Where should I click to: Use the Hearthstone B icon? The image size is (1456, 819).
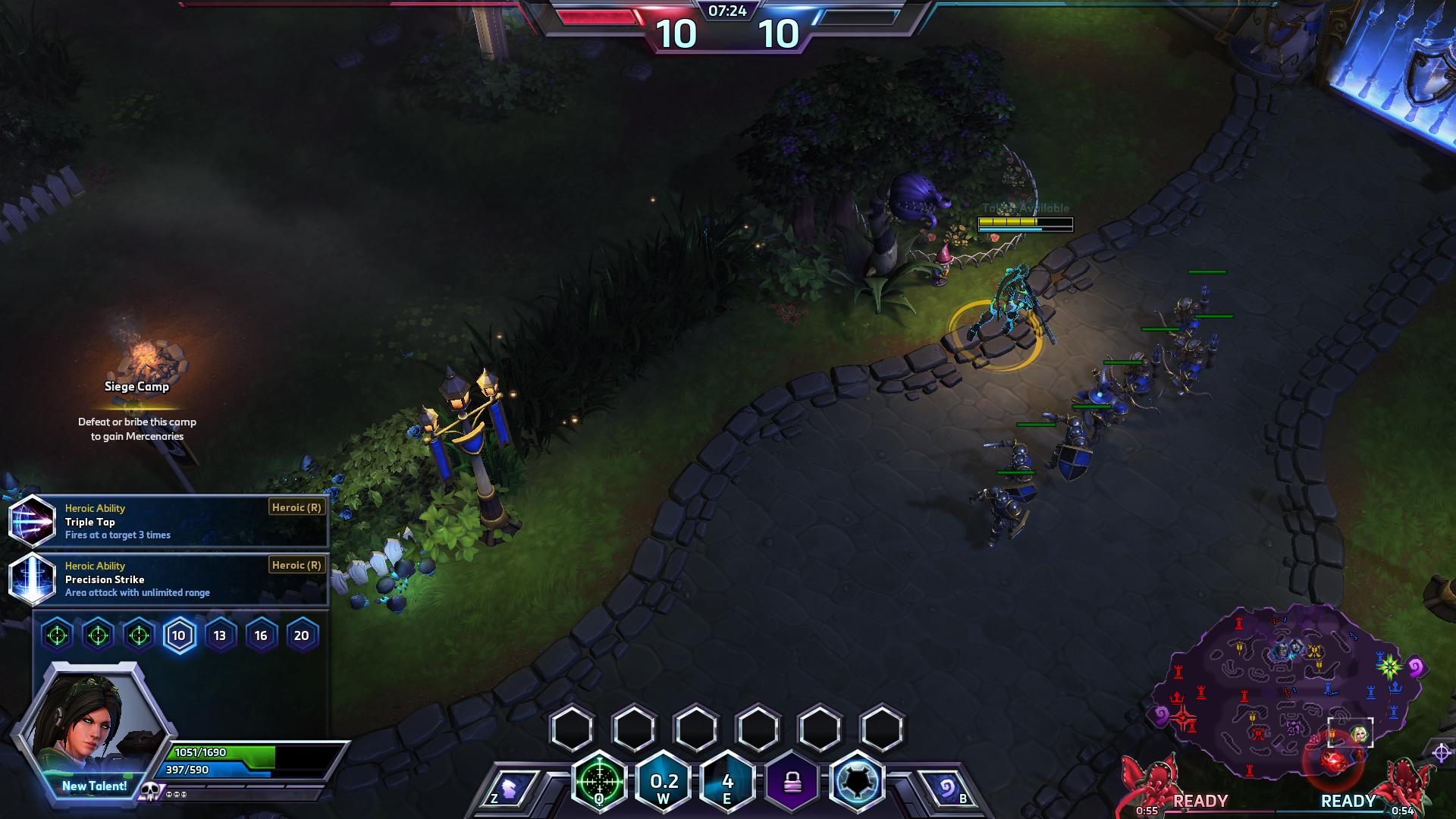pyautogui.click(x=946, y=789)
